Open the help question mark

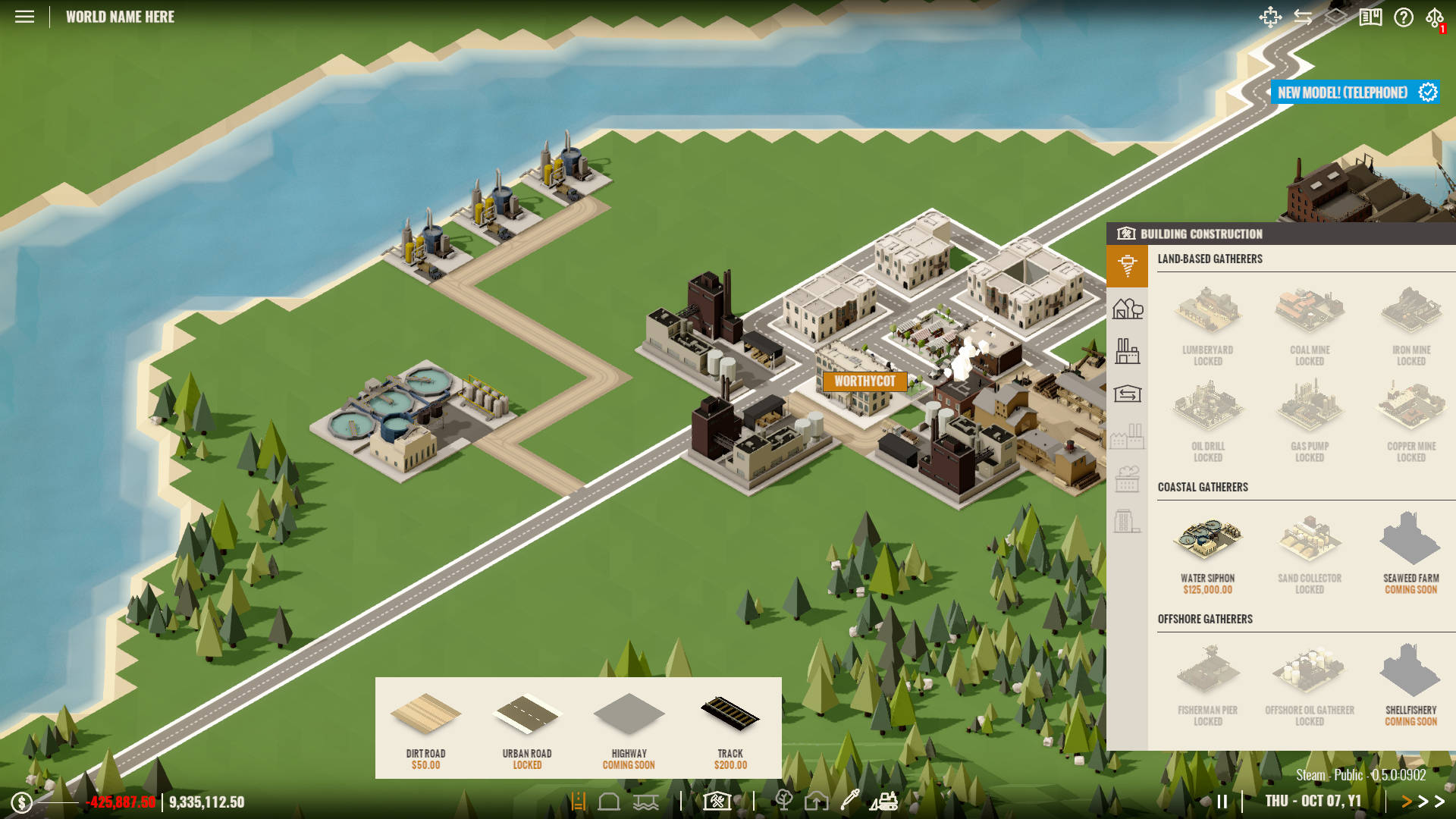click(1403, 17)
